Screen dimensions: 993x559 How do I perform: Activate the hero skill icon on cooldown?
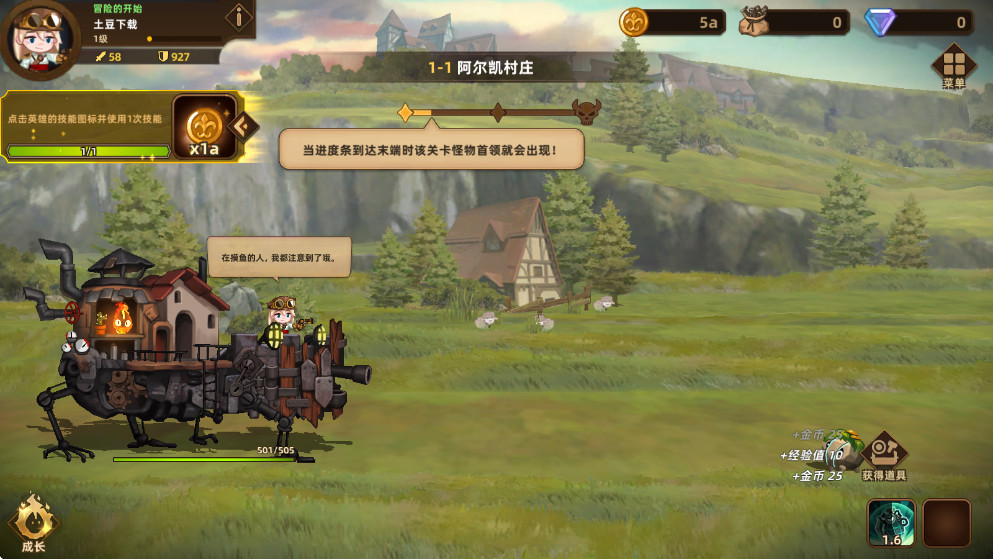click(890, 523)
